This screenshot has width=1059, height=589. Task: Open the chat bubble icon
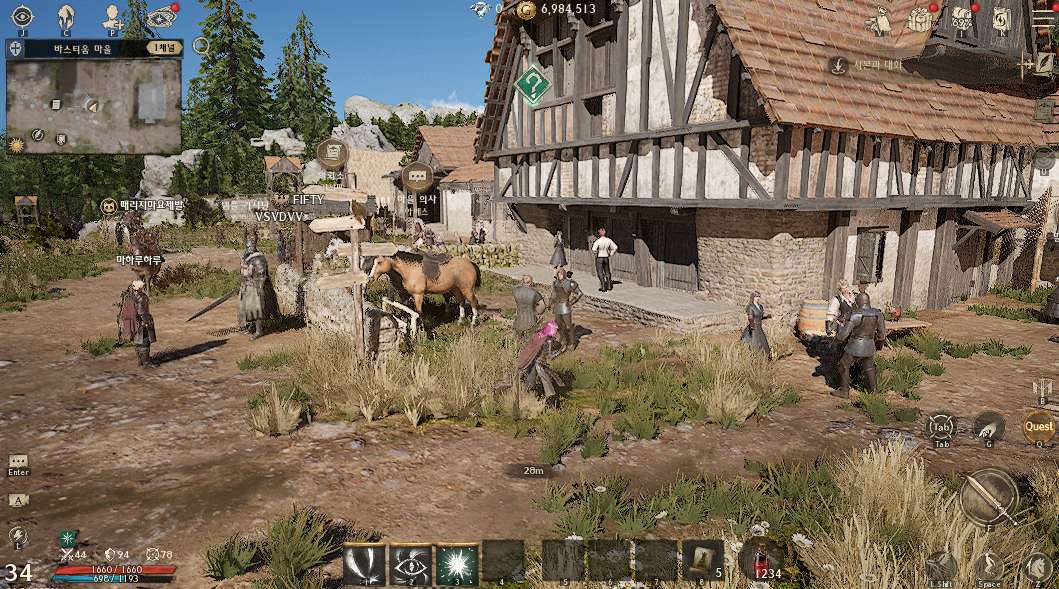click(18, 460)
